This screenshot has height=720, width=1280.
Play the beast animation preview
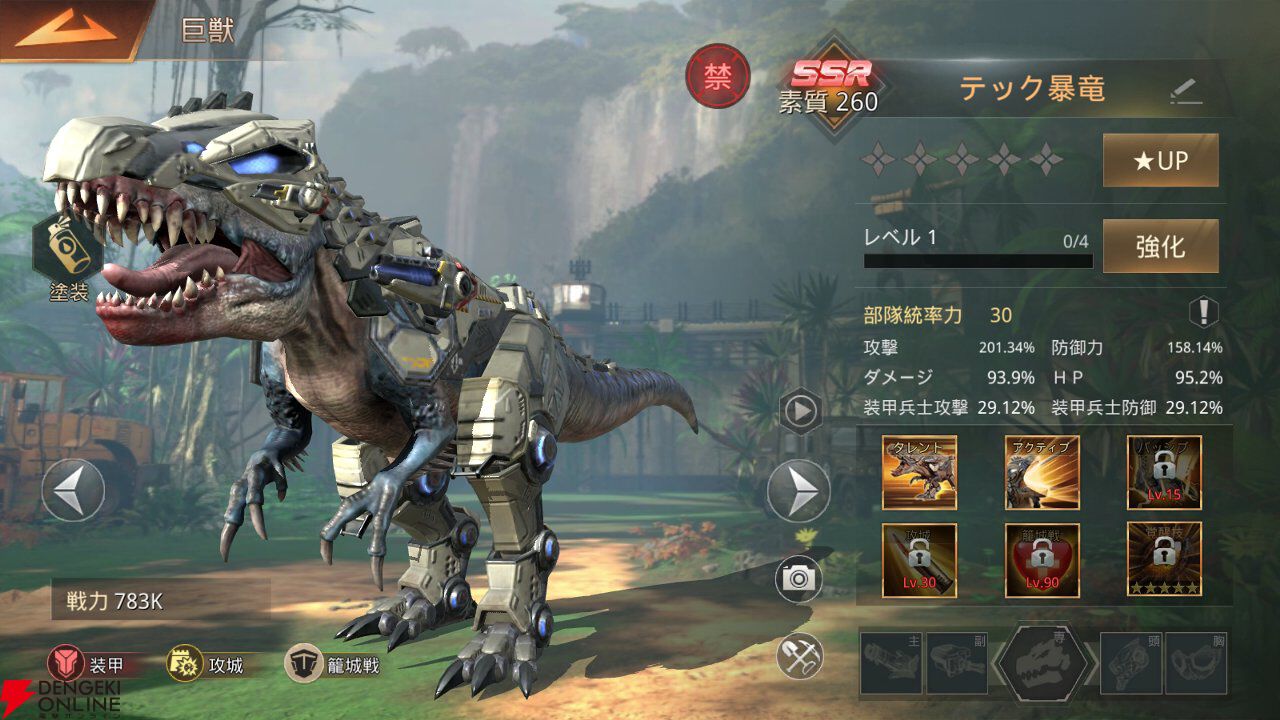tap(801, 411)
